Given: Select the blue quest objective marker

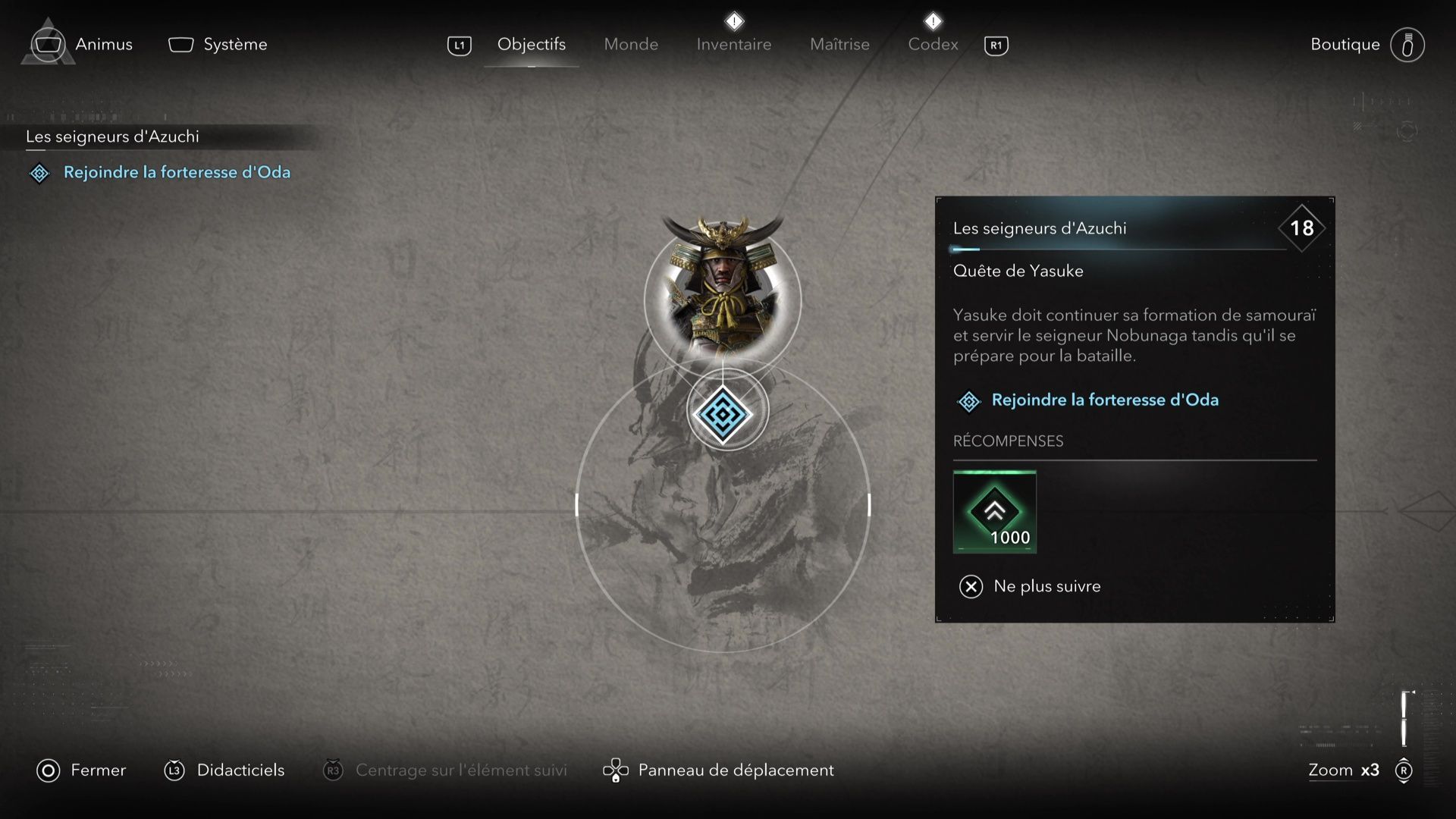Looking at the screenshot, I should pos(726,409).
